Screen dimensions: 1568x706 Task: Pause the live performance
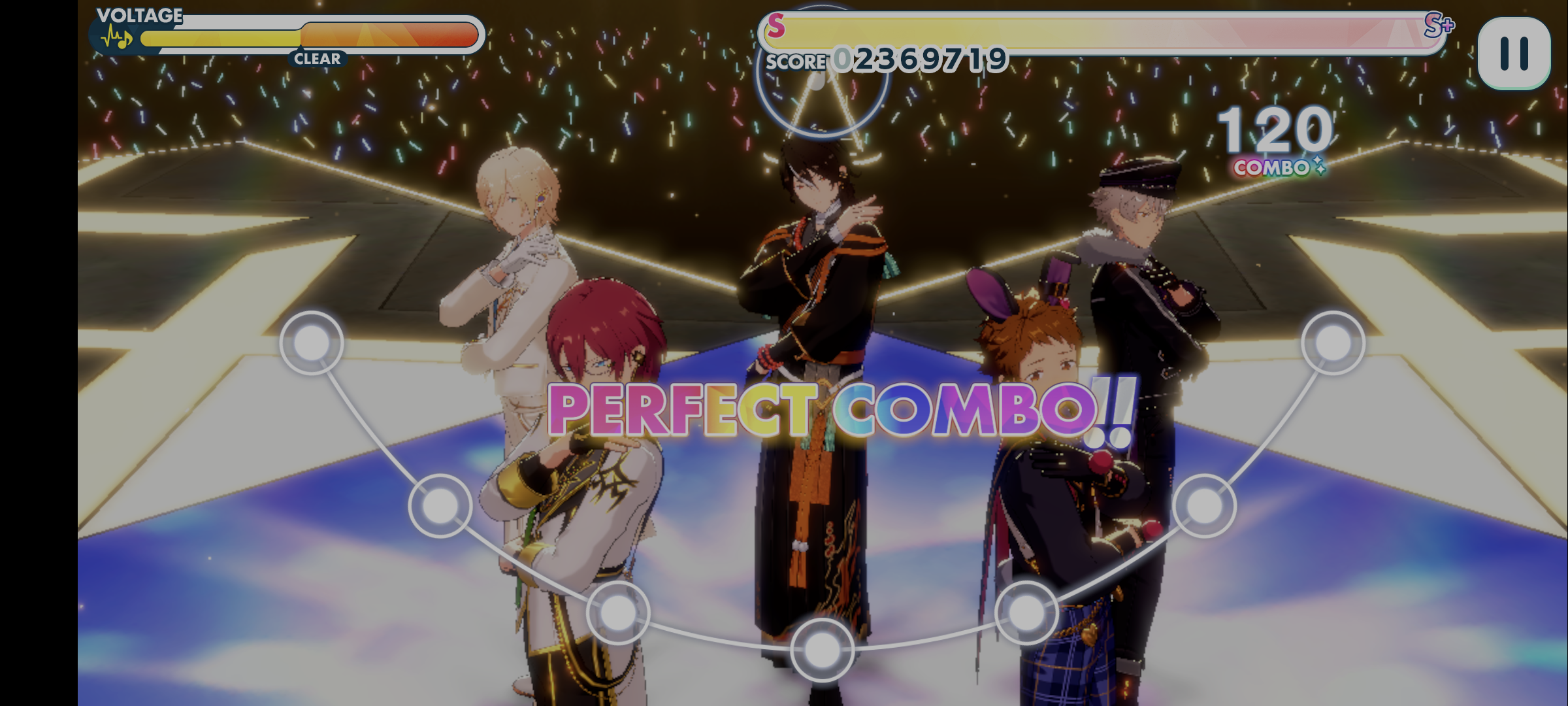1513,54
